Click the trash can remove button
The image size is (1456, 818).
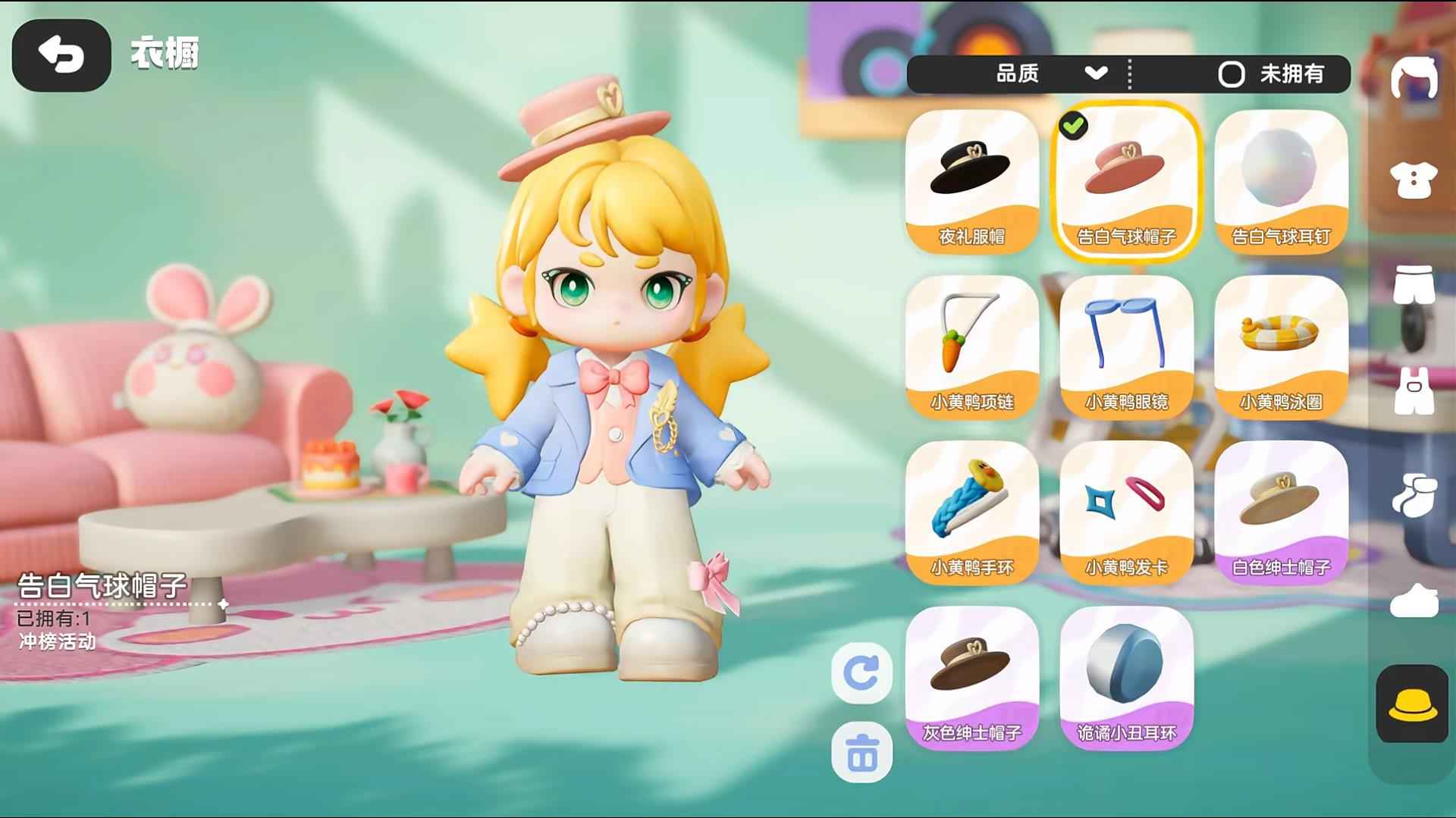point(861,753)
